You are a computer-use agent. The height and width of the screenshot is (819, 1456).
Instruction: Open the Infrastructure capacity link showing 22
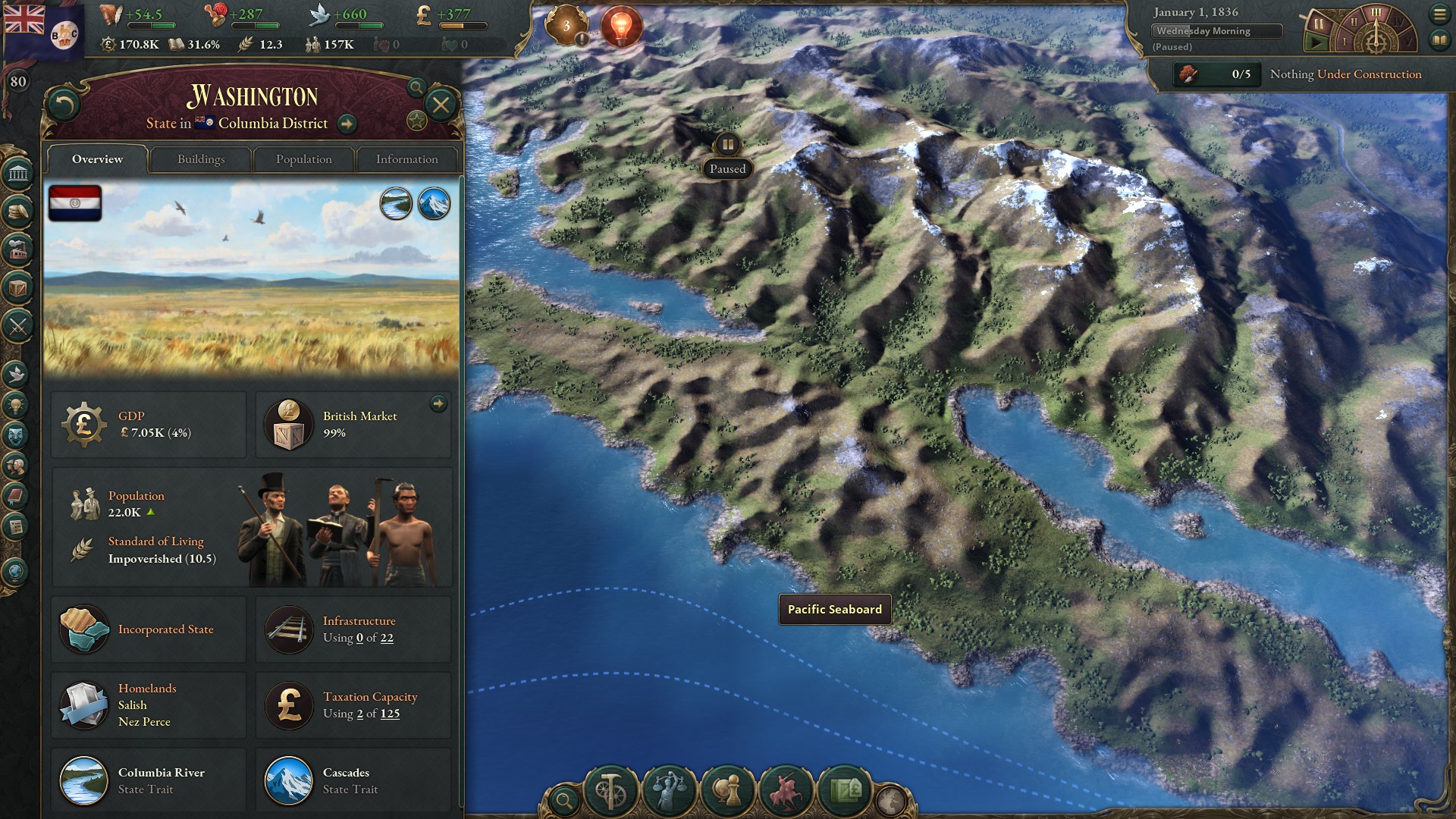point(389,638)
